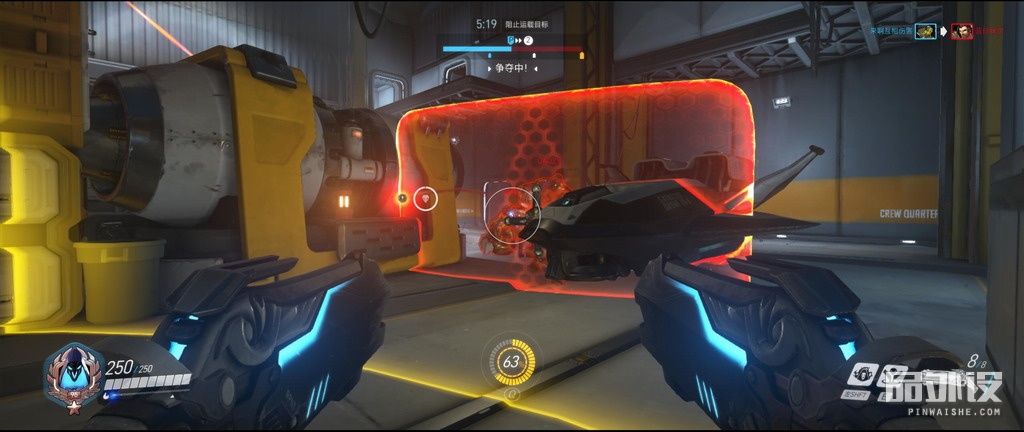Select the payload objective progress tracker

tap(512, 44)
